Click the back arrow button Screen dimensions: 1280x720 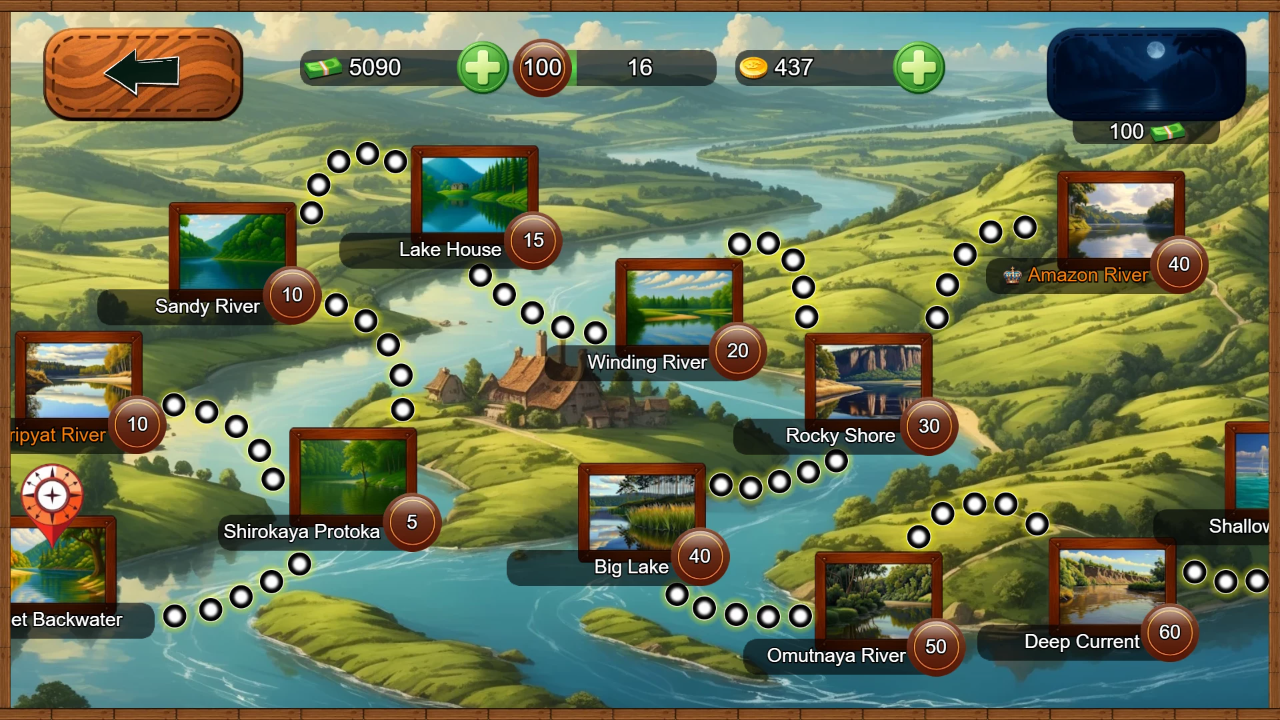[x=143, y=73]
